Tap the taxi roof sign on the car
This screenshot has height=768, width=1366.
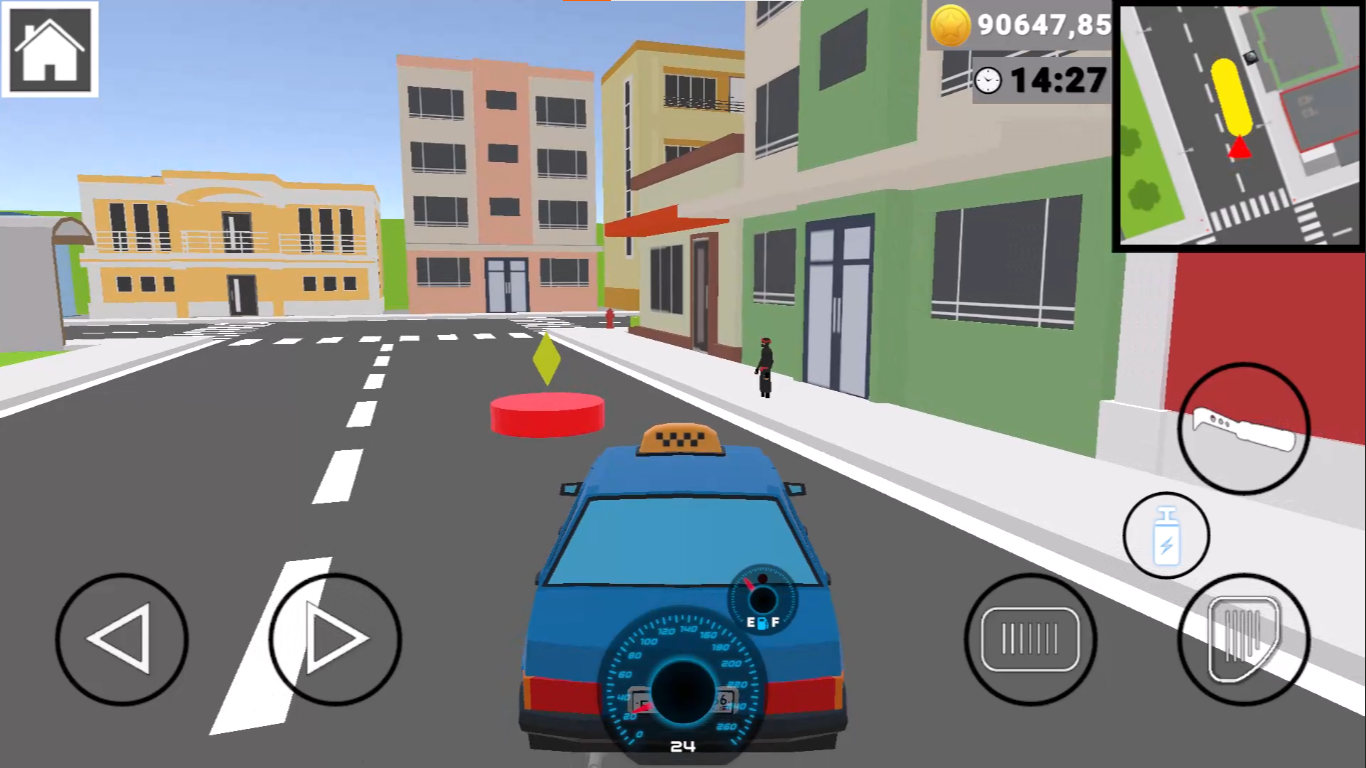pos(680,437)
